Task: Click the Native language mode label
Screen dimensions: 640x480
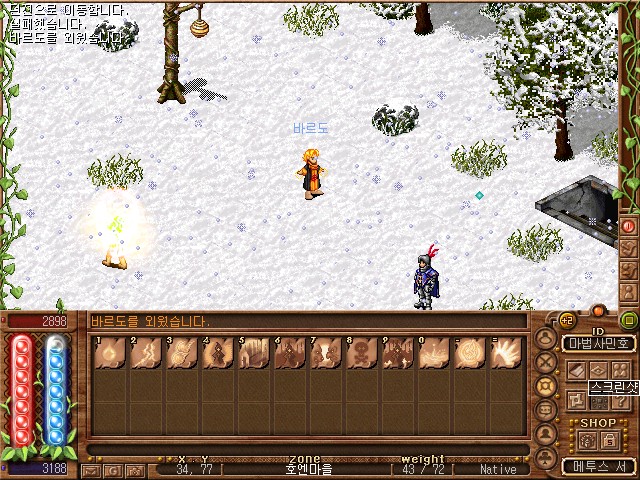Action: pos(498,469)
